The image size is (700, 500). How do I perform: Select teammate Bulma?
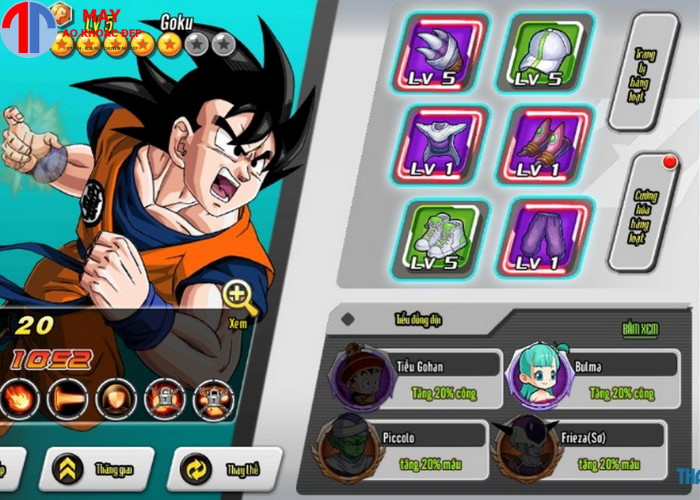point(588,377)
